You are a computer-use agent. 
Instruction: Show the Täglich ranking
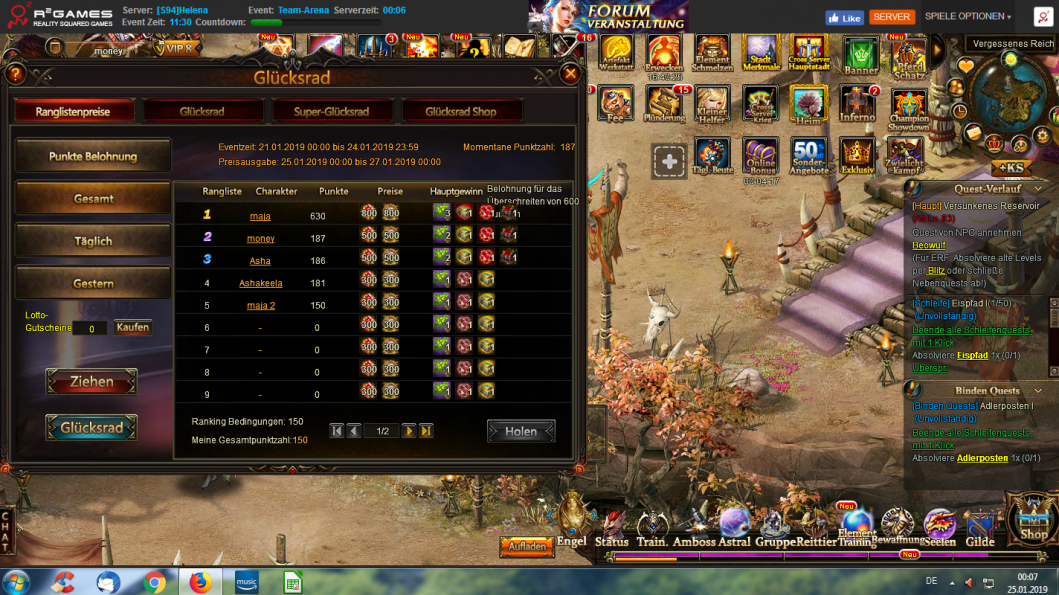(93, 241)
